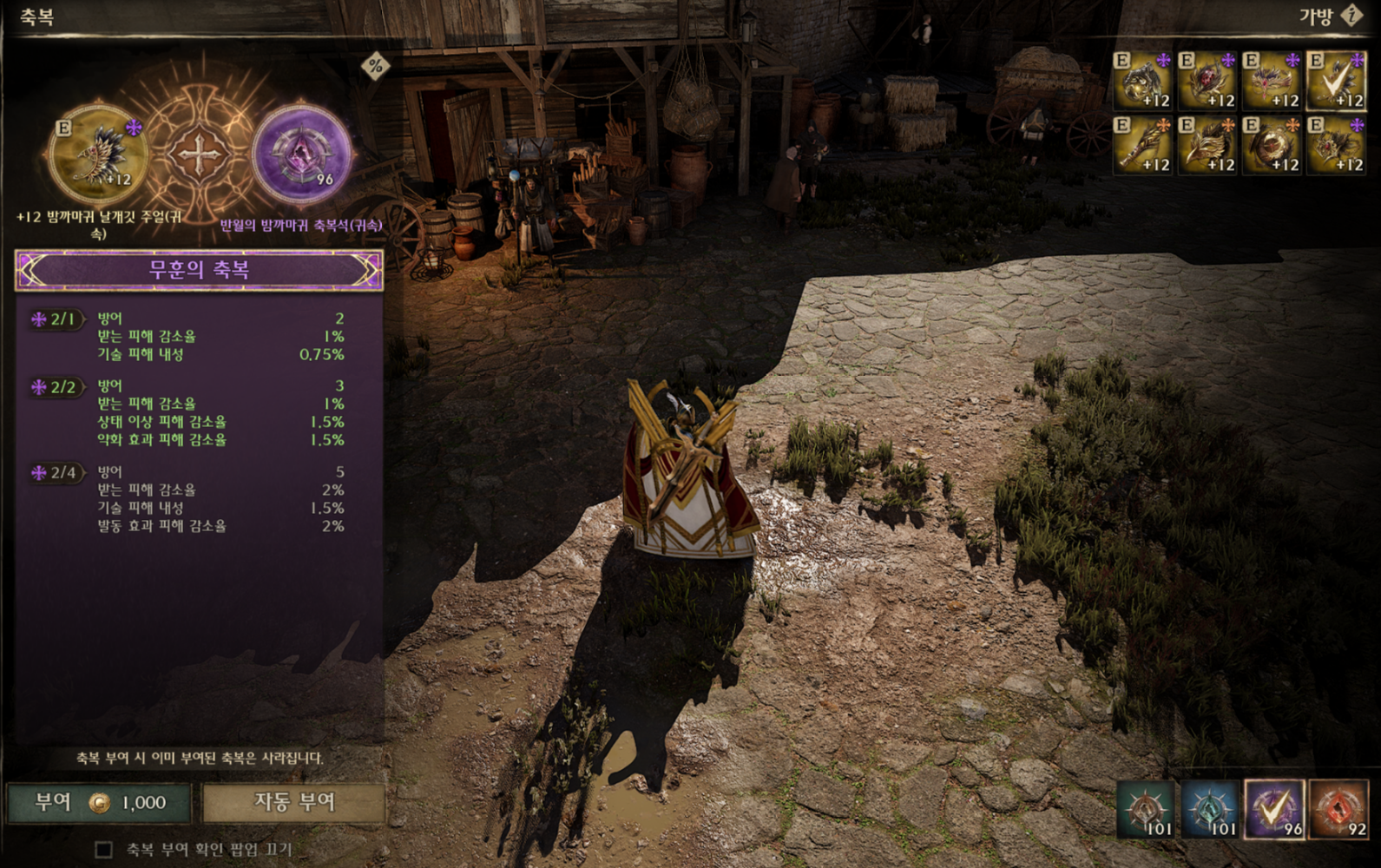Choose the +12 golden claw orb item
The width and height of the screenshot is (1381, 868).
(1143, 79)
